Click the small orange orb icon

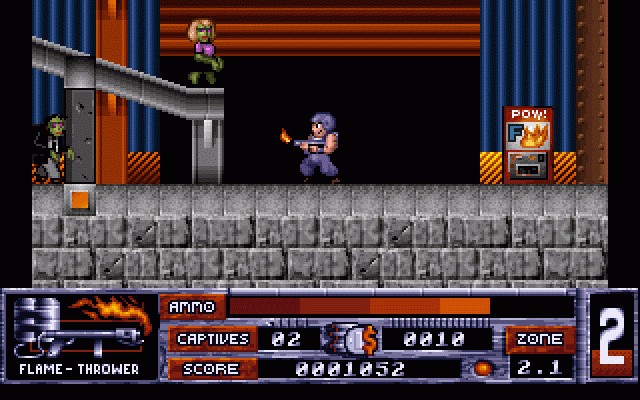[483, 368]
